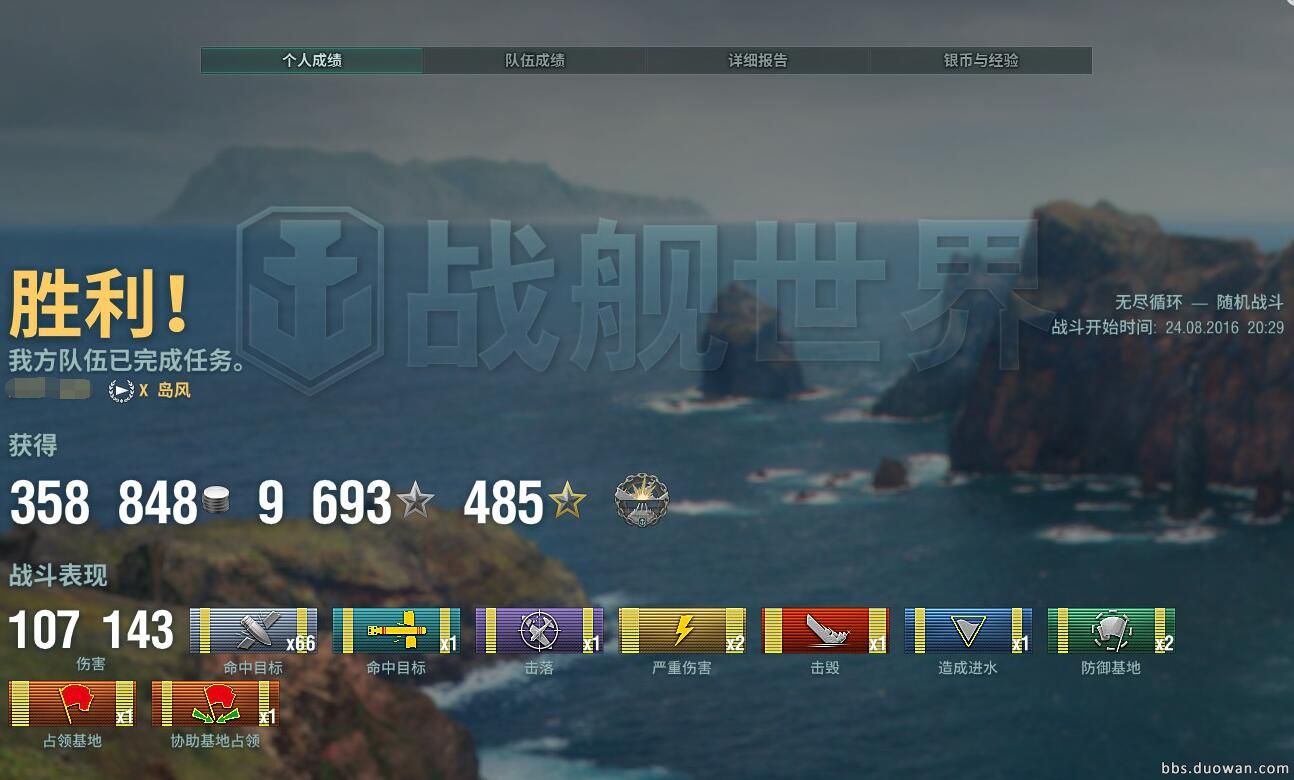Click the 107 143 damage value
1294x780 pixels.
coord(91,631)
